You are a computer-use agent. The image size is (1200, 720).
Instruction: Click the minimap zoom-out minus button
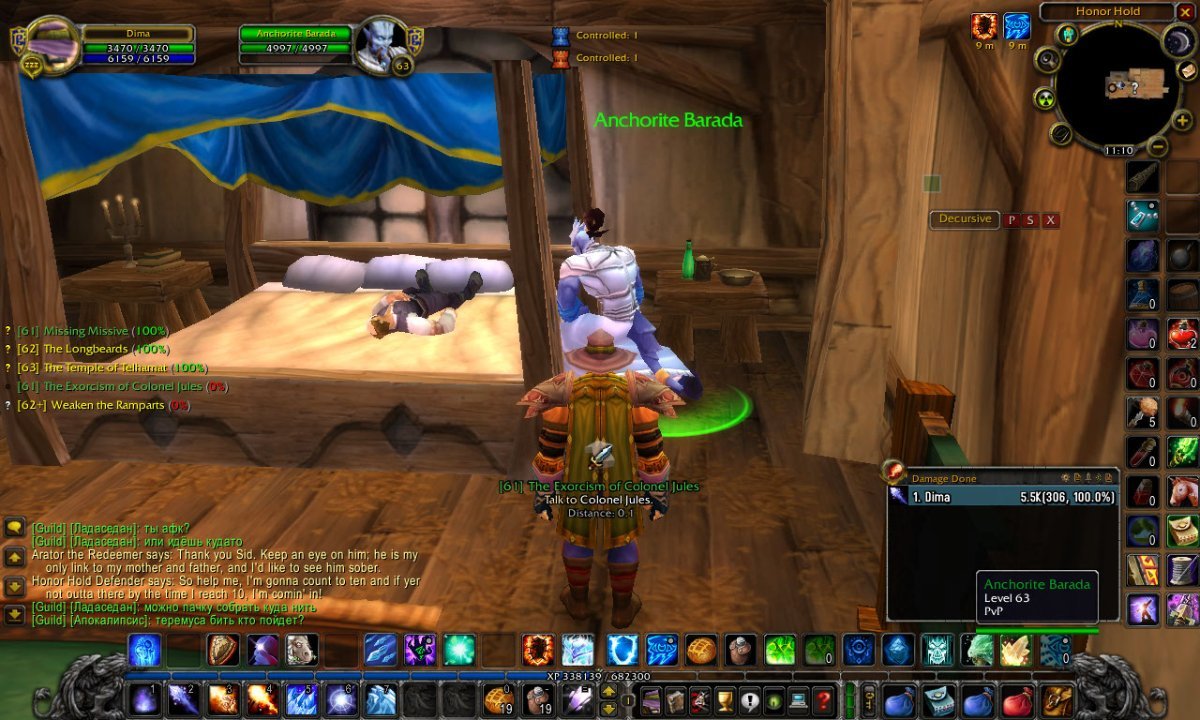tap(1158, 146)
